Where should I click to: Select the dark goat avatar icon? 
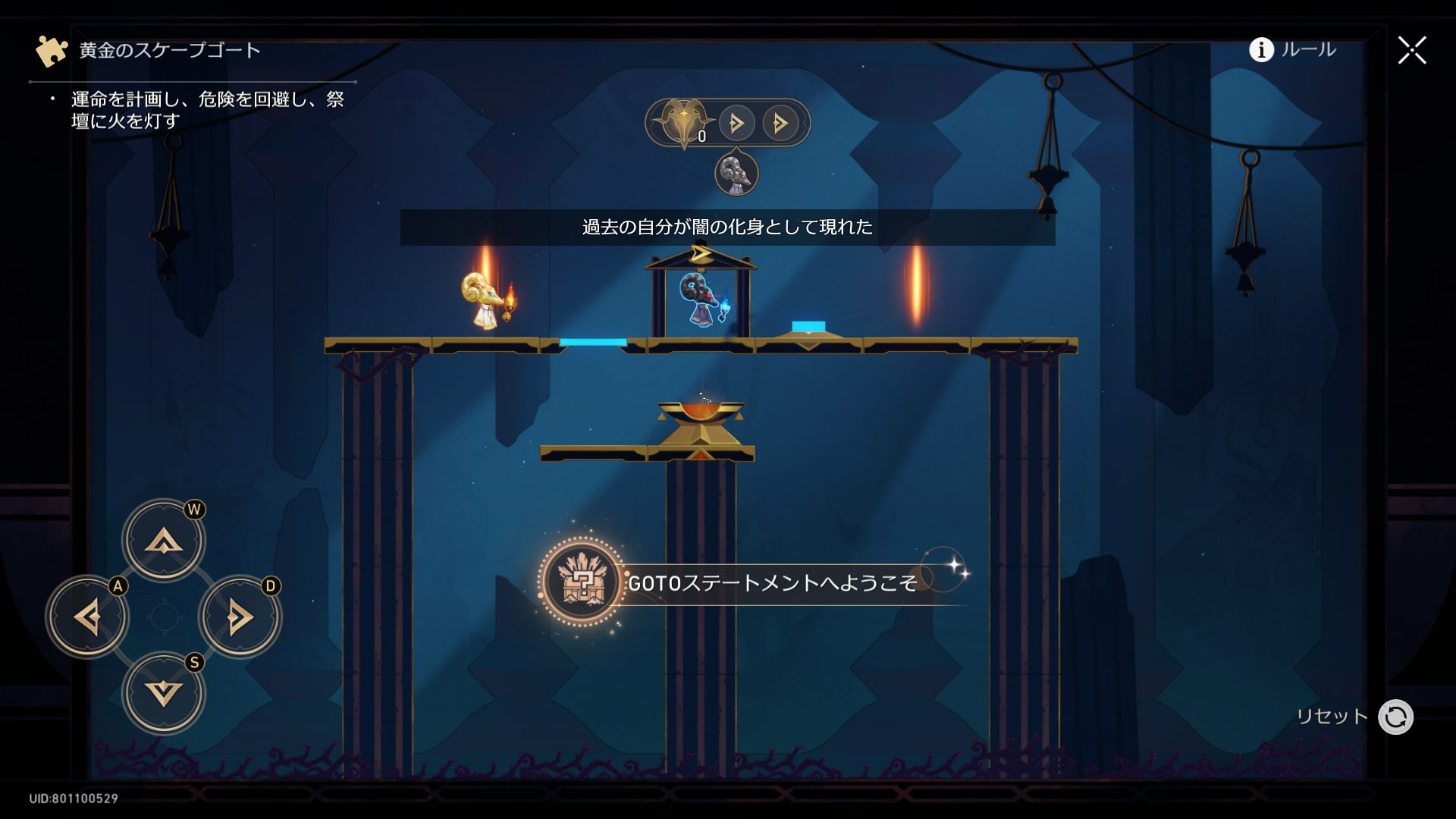coord(736,174)
